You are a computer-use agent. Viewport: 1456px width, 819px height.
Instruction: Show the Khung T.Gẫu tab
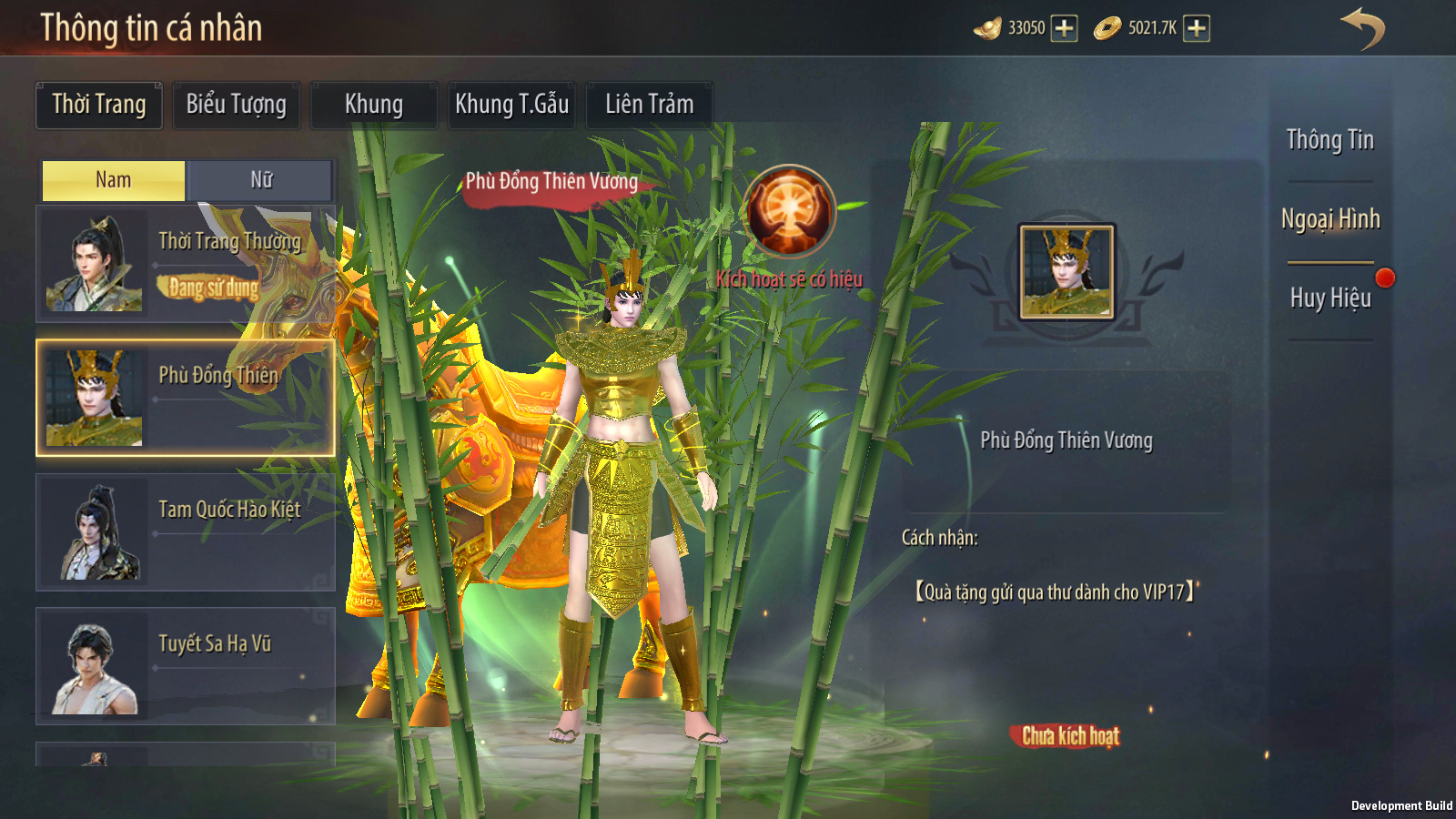click(x=511, y=105)
